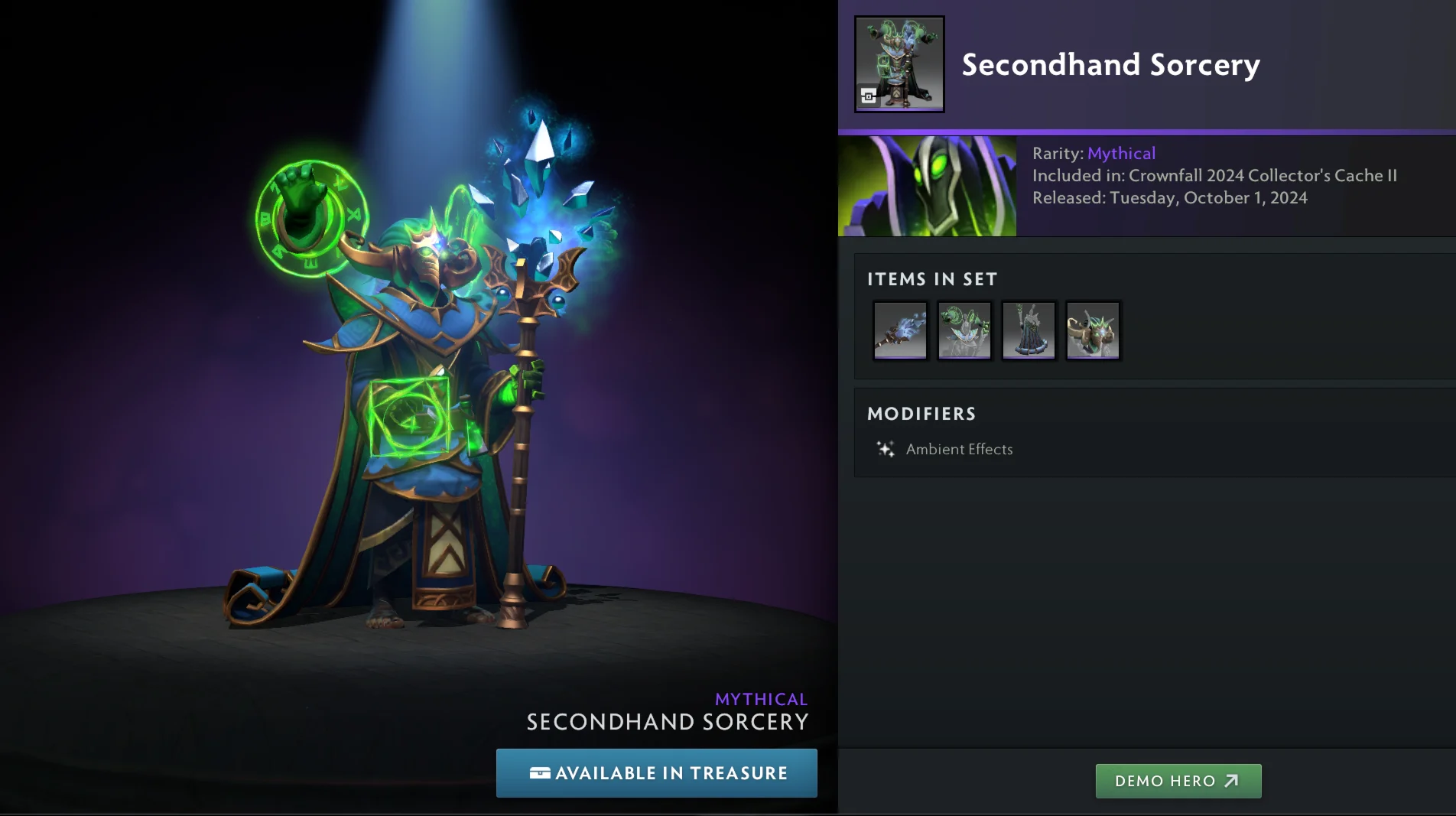The width and height of the screenshot is (1456, 816).
Task: Select the crystal staff weapon item in set
Action: click(x=900, y=330)
